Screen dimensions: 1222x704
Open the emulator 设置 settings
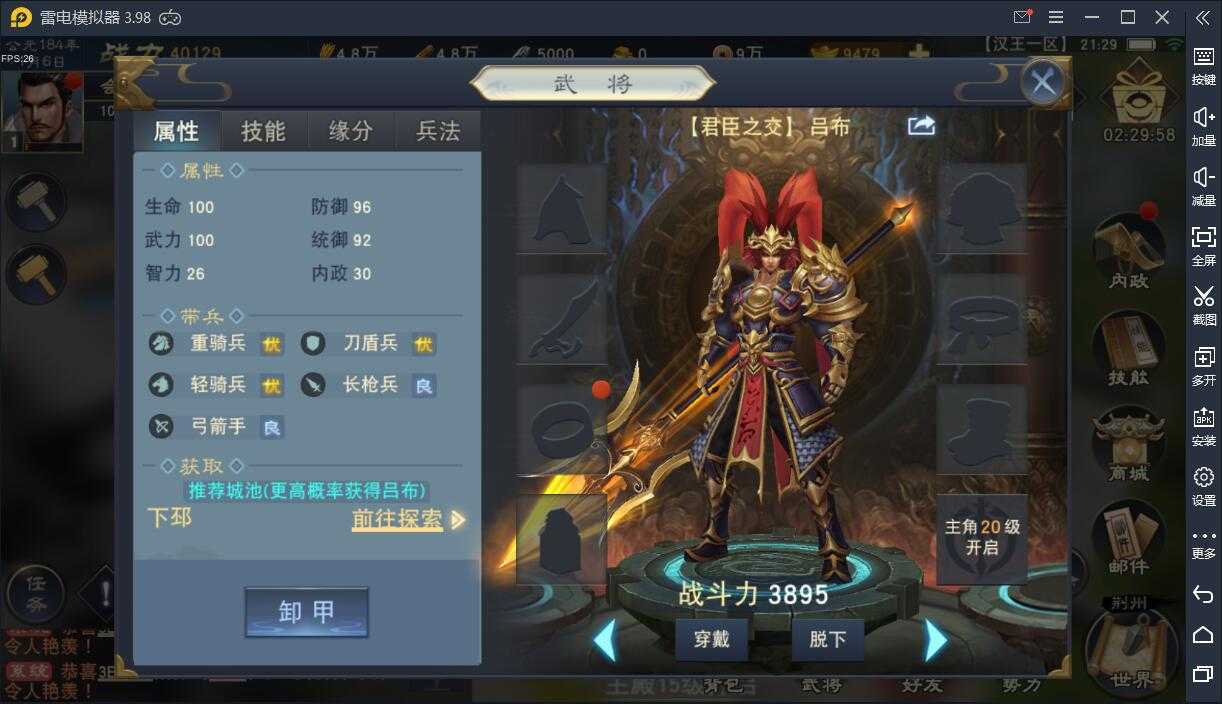(1203, 485)
